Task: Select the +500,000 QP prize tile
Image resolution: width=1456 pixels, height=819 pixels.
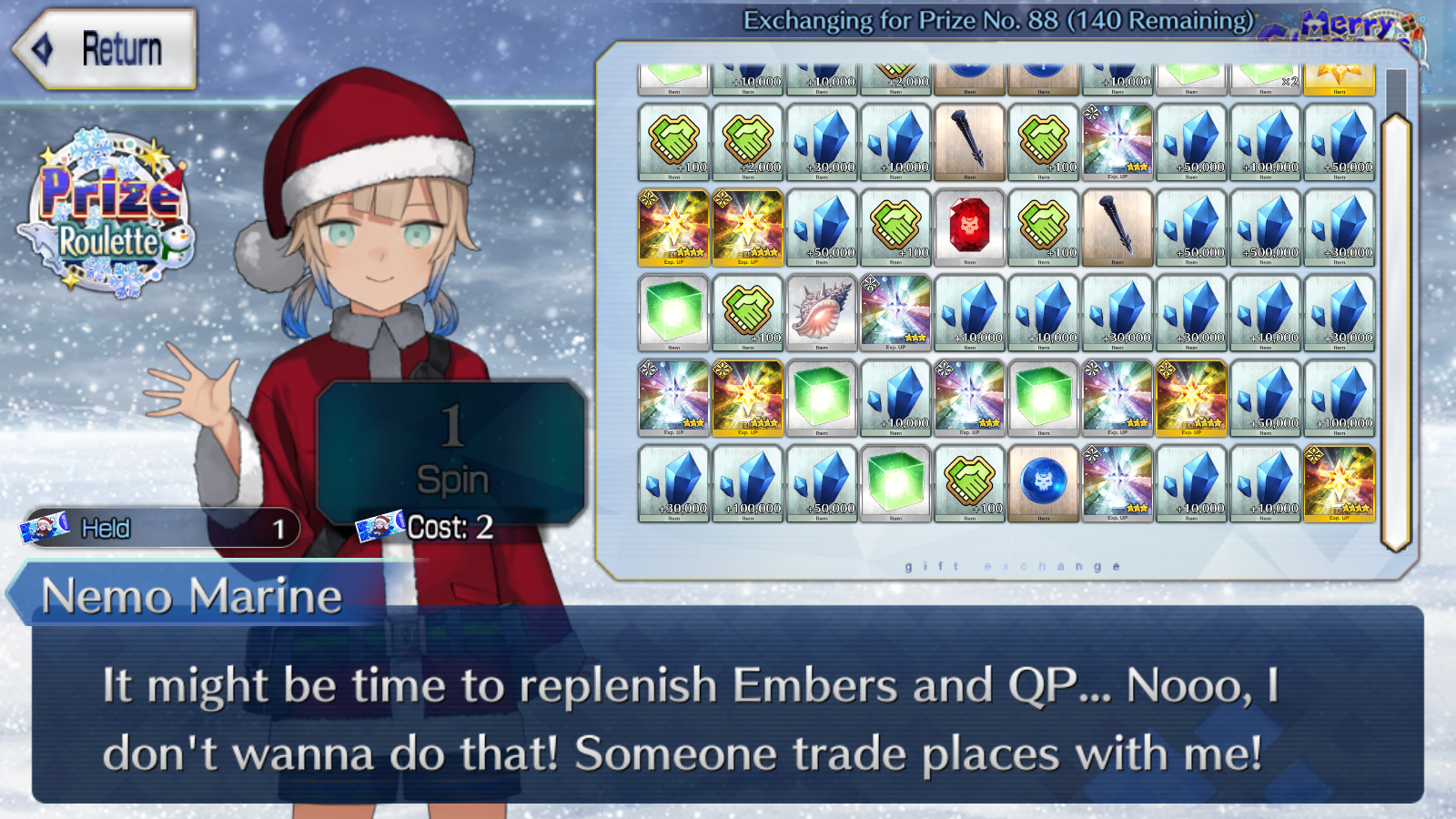Action: (1265, 227)
